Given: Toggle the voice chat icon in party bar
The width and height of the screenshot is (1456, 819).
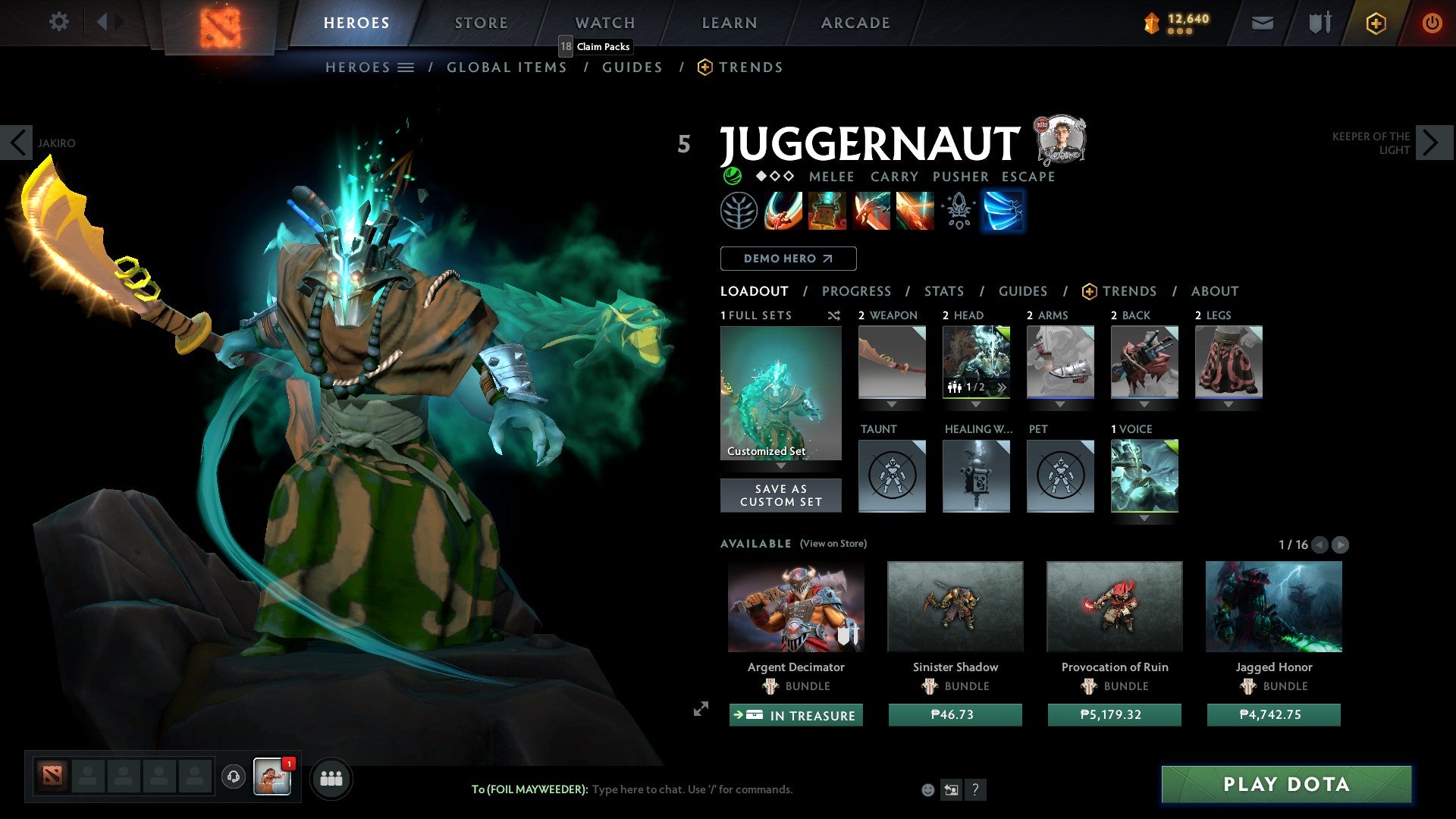Looking at the screenshot, I should 233,778.
